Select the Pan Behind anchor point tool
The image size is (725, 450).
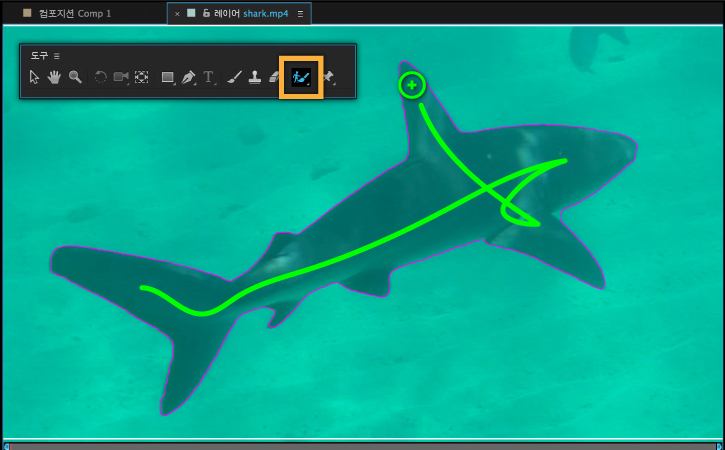[x=142, y=77]
